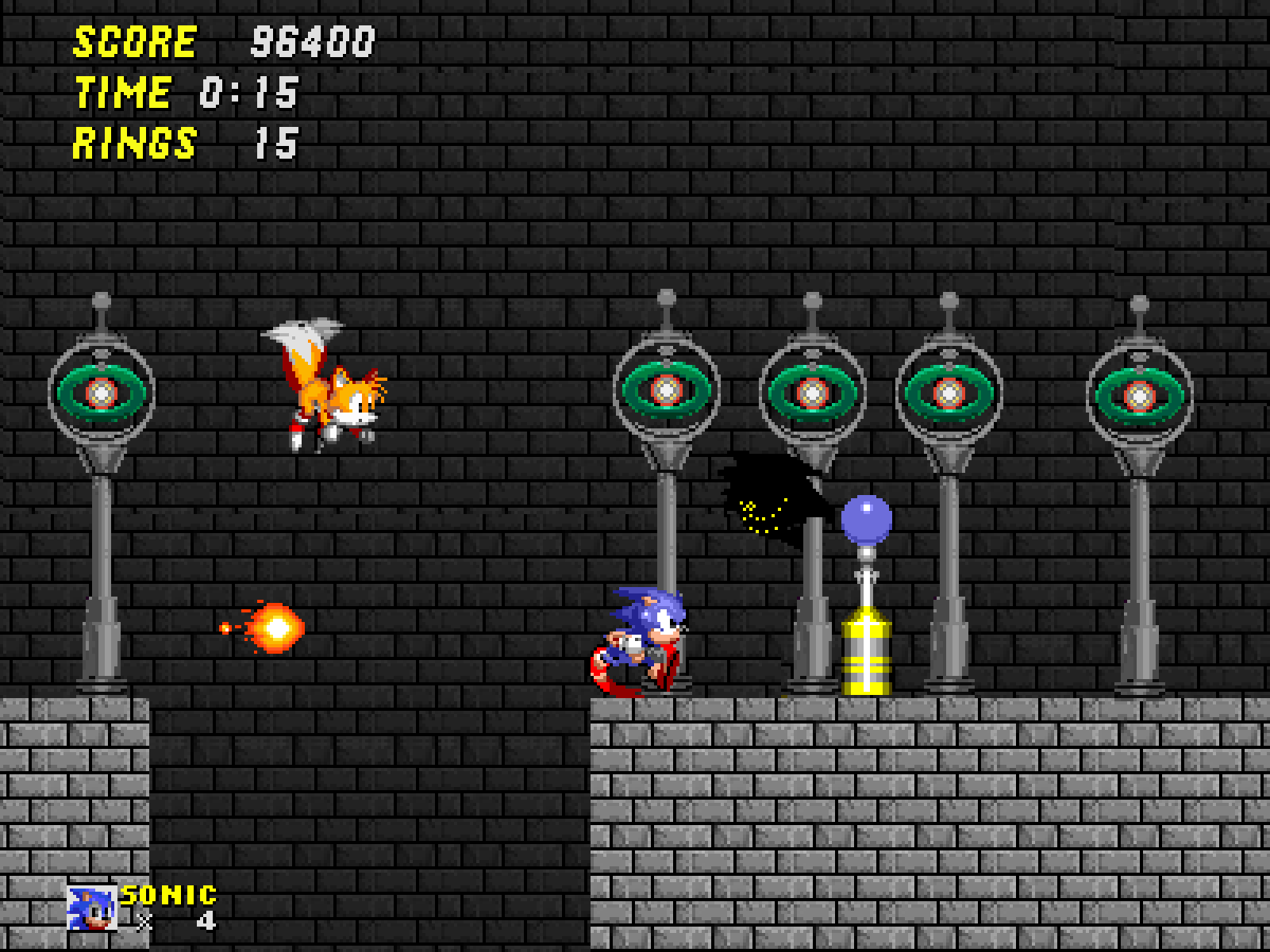
Task: Click the purple balloon cork launcher
Action: [x=865, y=520]
